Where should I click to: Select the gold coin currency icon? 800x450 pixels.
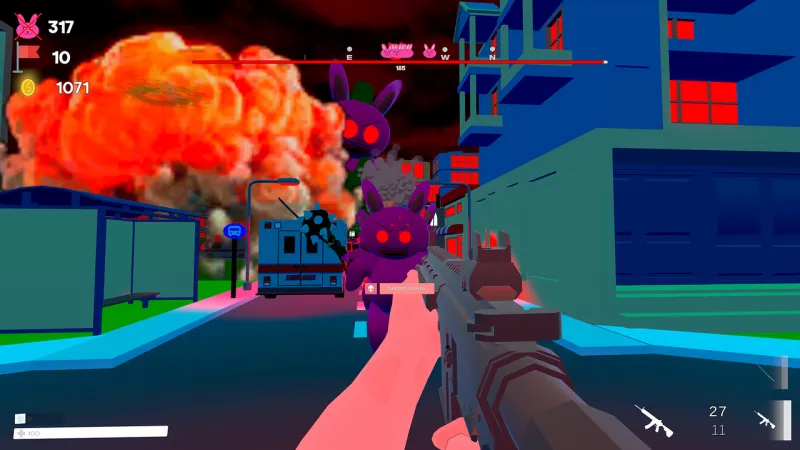click(28, 88)
